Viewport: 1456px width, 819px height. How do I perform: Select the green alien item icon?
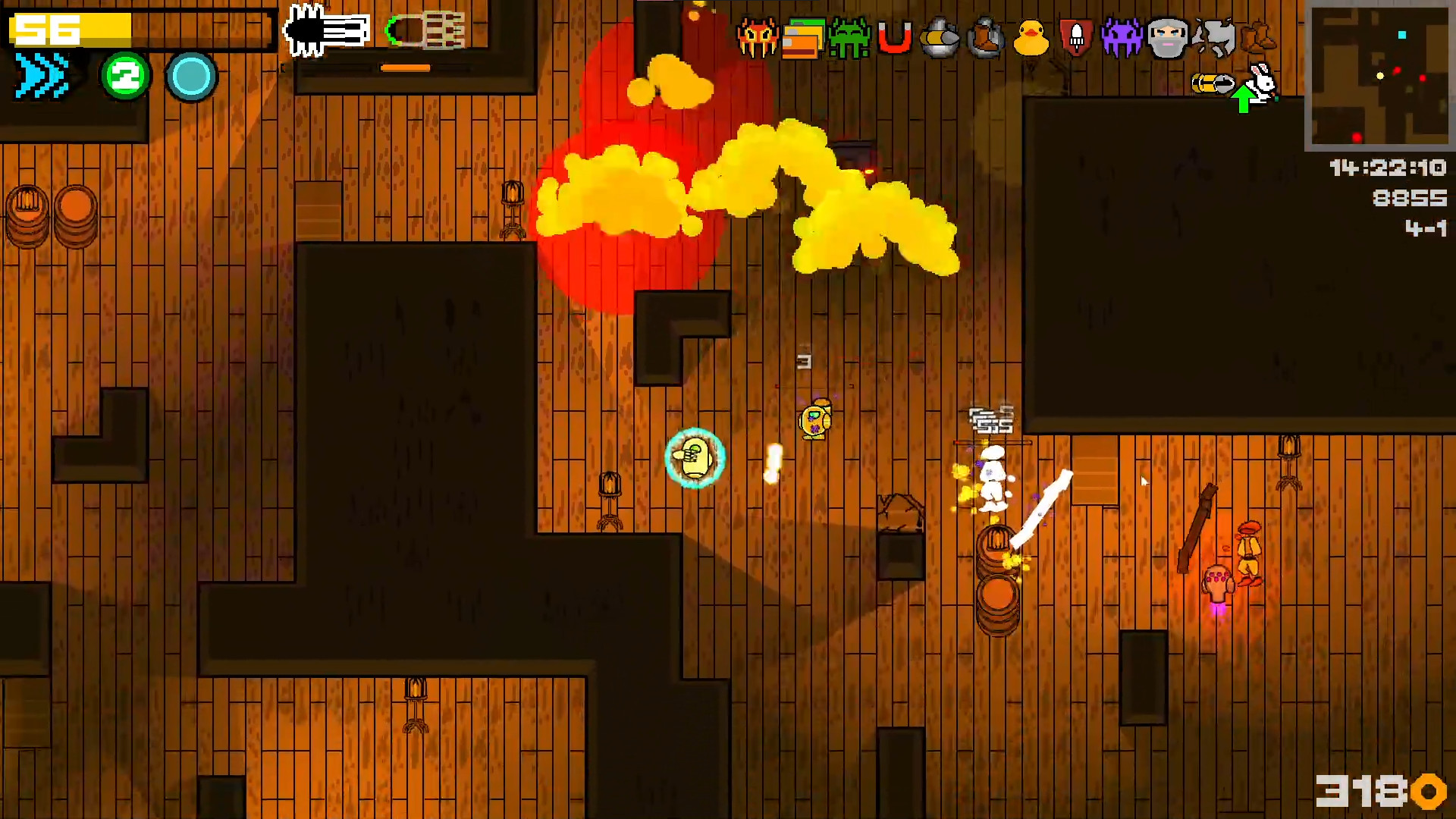(848, 38)
